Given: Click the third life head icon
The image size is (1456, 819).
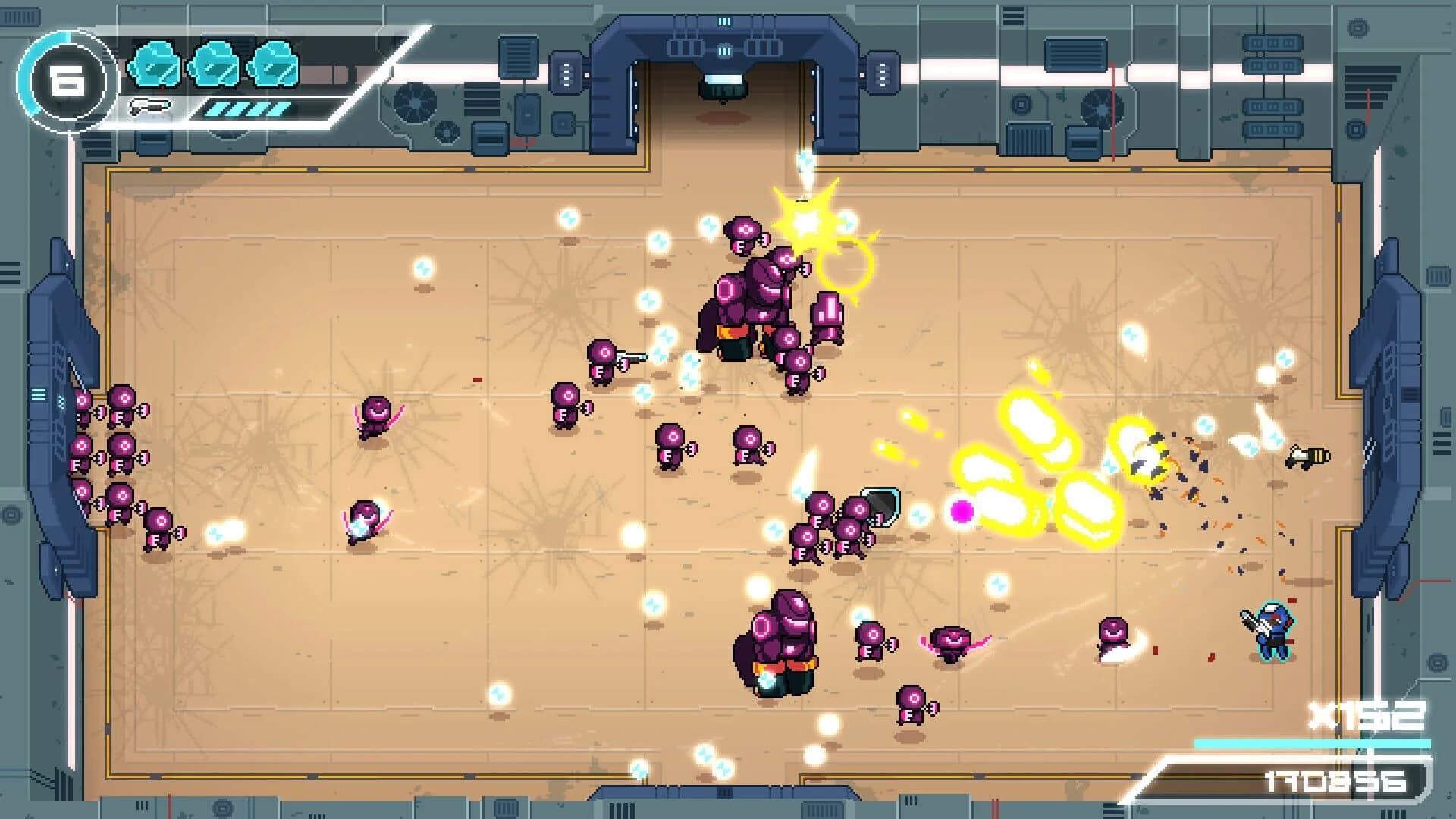Looking at the screenshot, I should tap(273, 65).
